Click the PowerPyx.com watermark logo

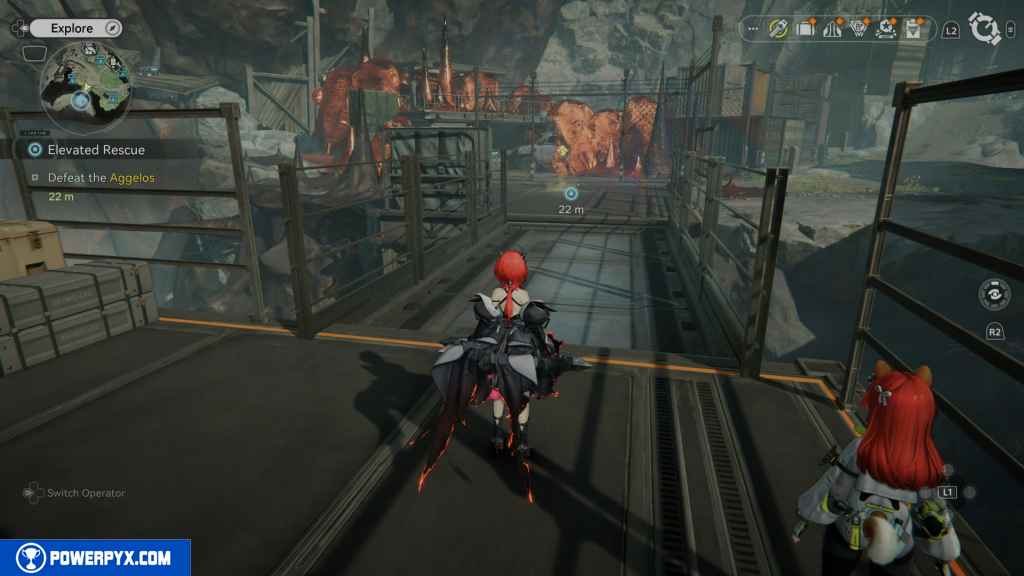(x=95, y=558)
